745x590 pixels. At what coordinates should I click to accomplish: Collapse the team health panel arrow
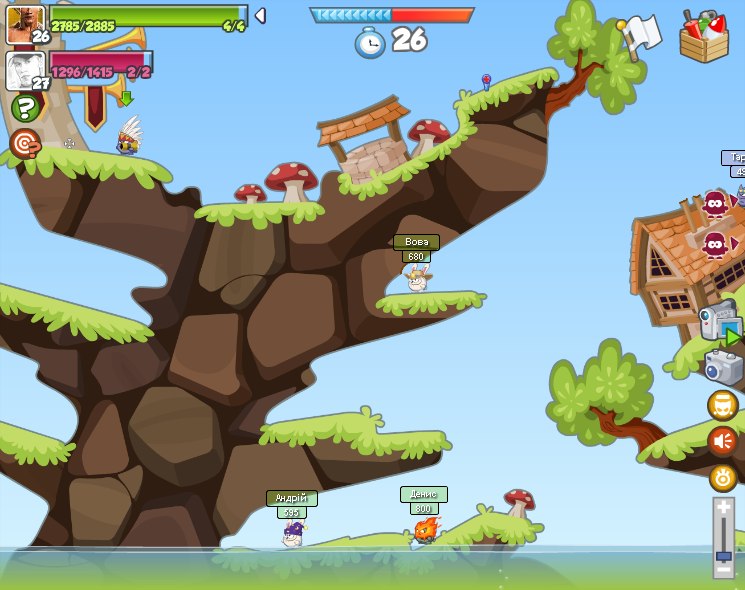point(260,15)
